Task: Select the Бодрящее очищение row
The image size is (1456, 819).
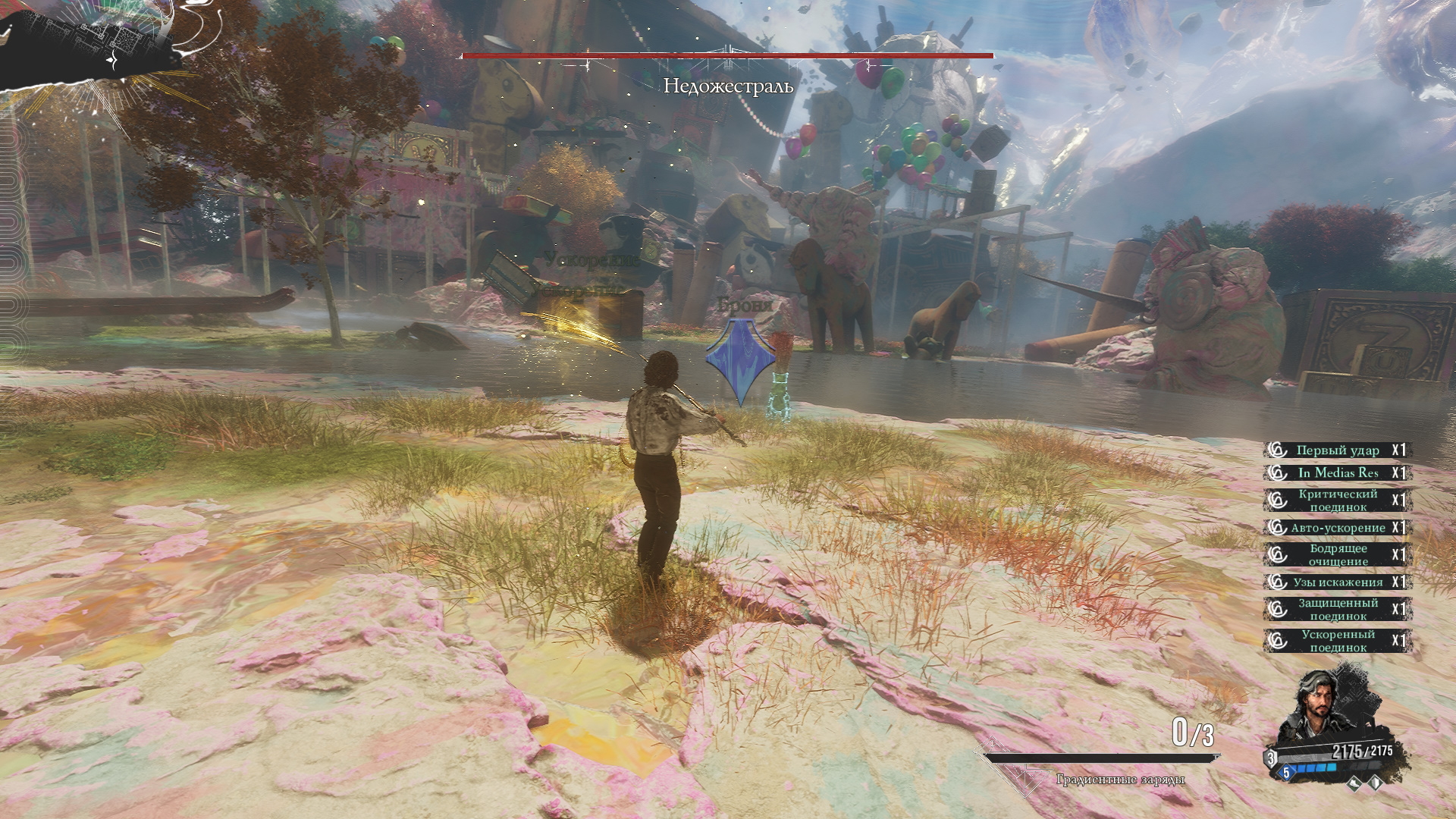Action: (x=1337, y=555)
